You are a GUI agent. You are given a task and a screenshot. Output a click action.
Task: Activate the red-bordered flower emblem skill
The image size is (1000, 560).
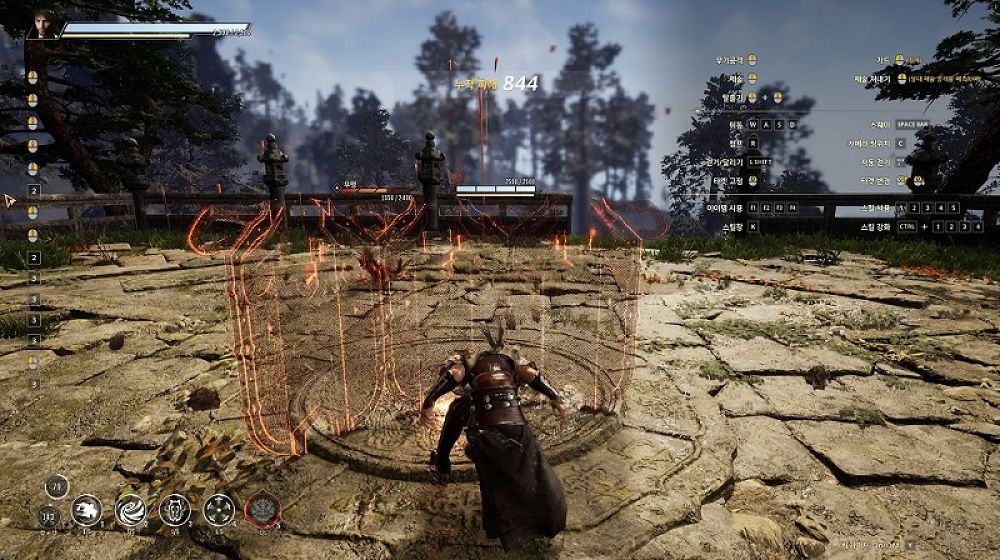tap(262, 510)
